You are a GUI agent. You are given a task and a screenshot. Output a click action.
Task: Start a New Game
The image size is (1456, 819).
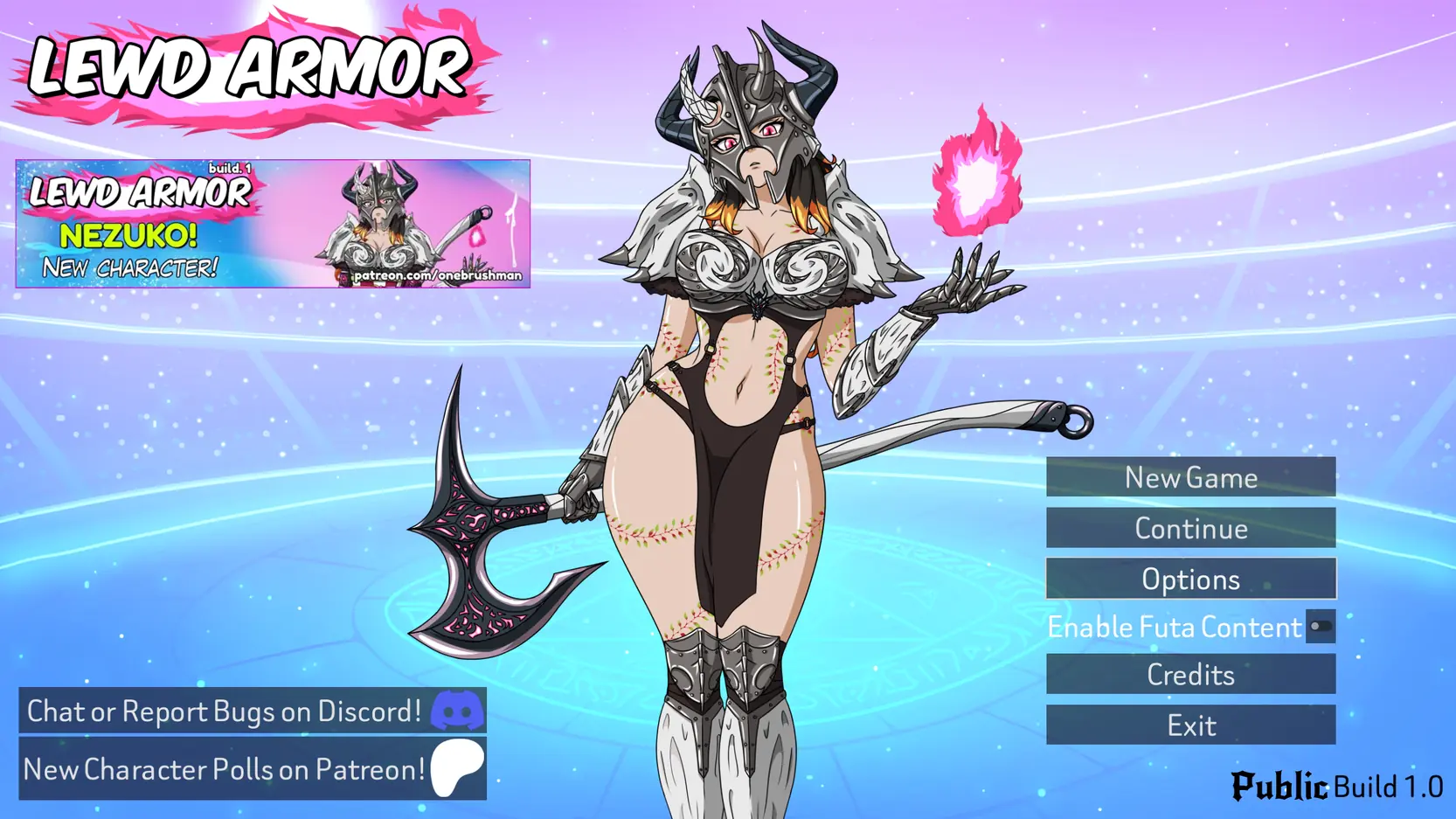pyautogui.click(x=1190, y=477)
